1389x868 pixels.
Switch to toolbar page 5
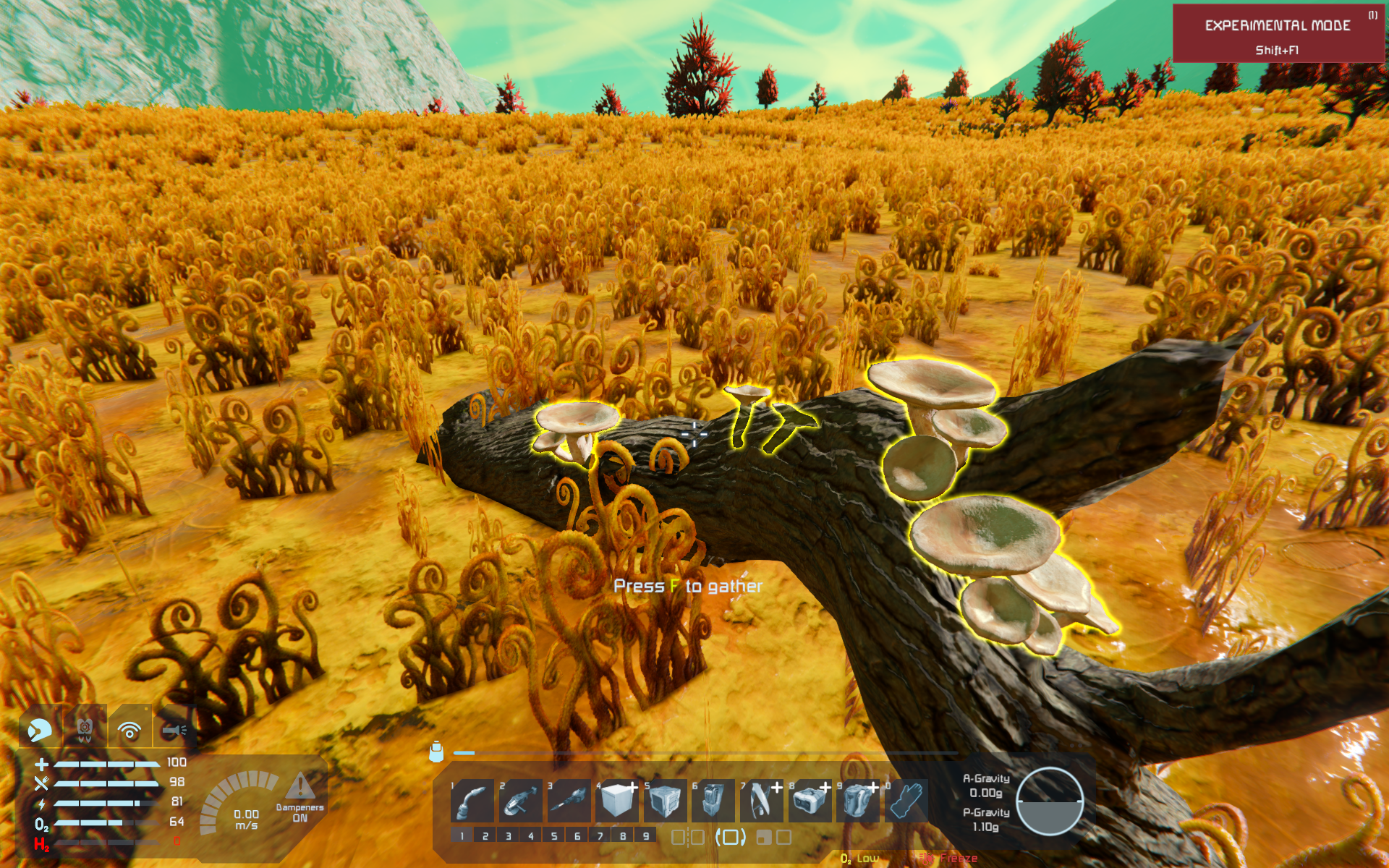(554, 836)
